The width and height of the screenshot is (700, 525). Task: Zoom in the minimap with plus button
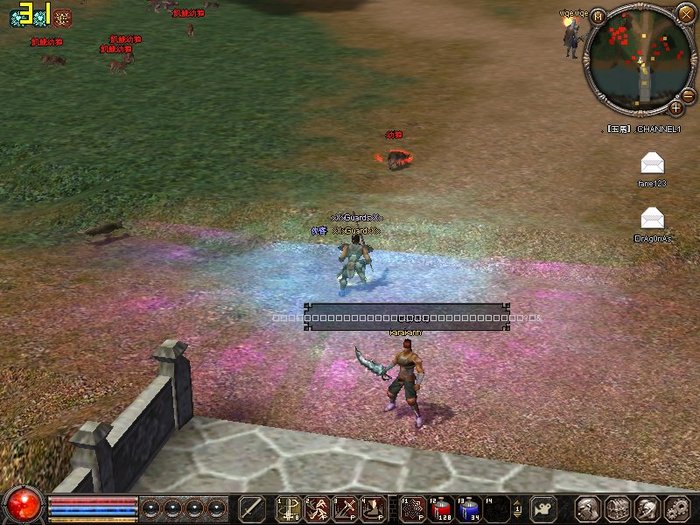[x=676, y=107]
